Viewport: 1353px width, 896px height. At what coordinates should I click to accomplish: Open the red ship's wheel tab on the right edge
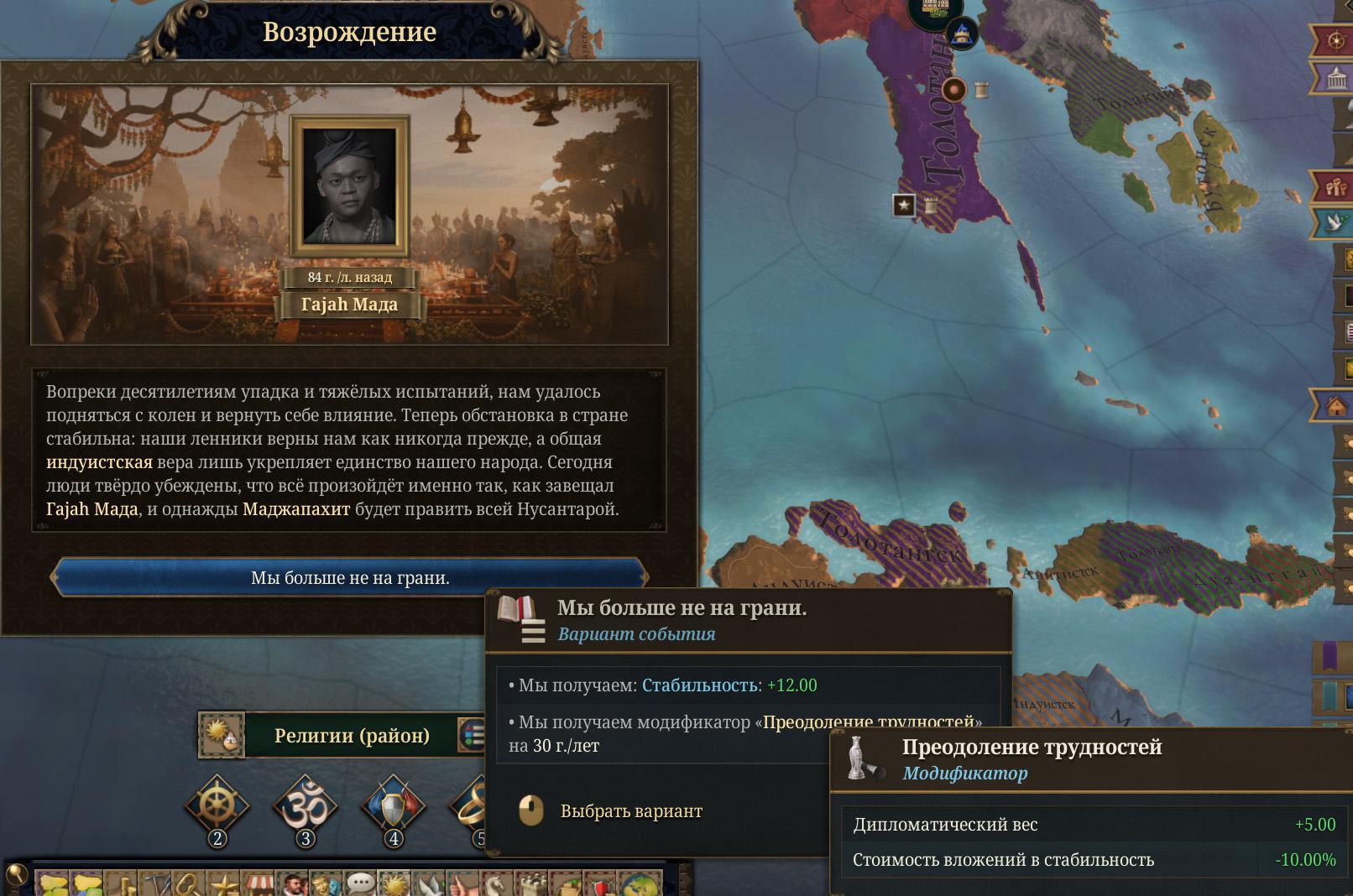1336,40
